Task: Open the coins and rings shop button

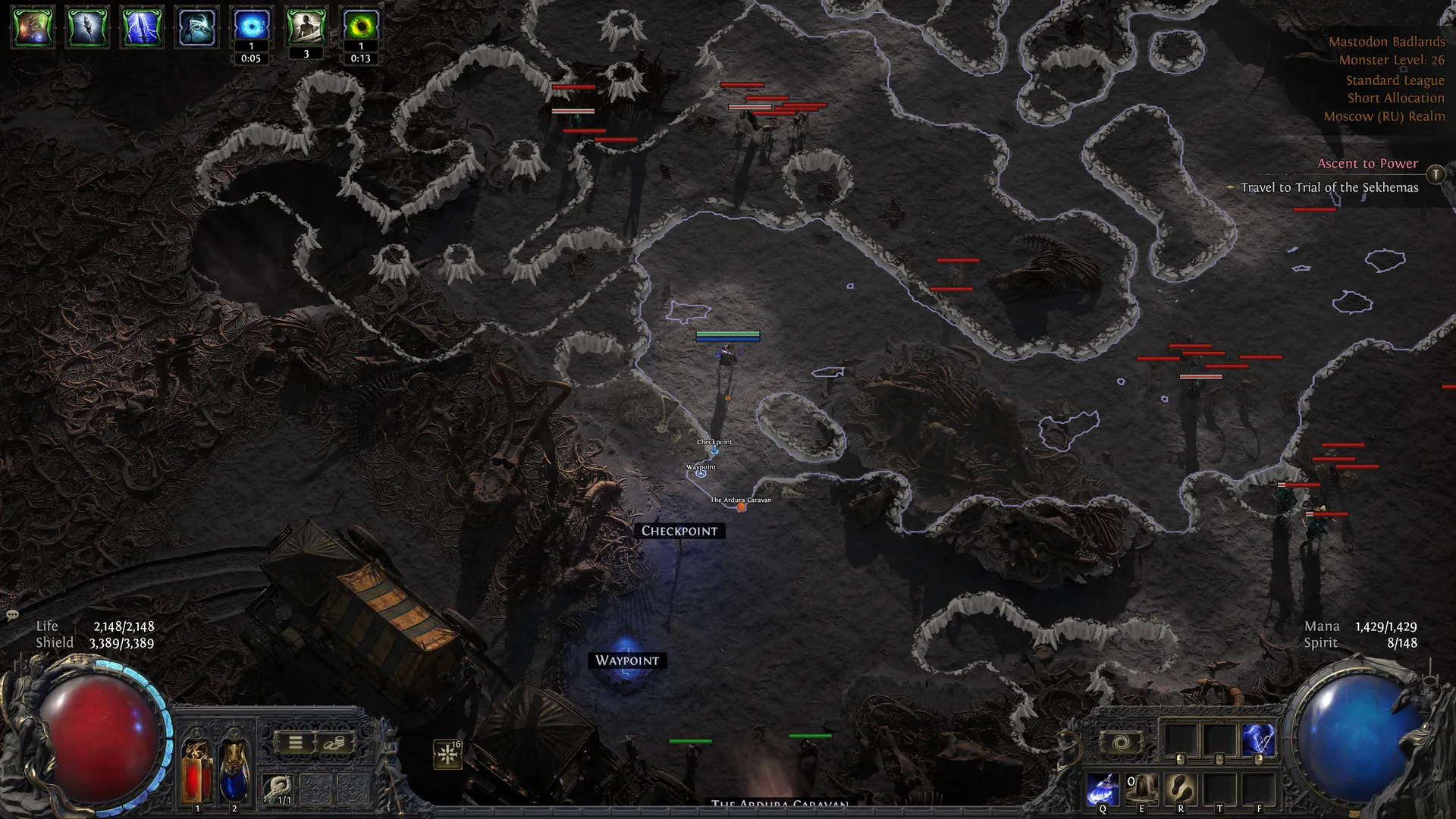Action: click(334, 743)
